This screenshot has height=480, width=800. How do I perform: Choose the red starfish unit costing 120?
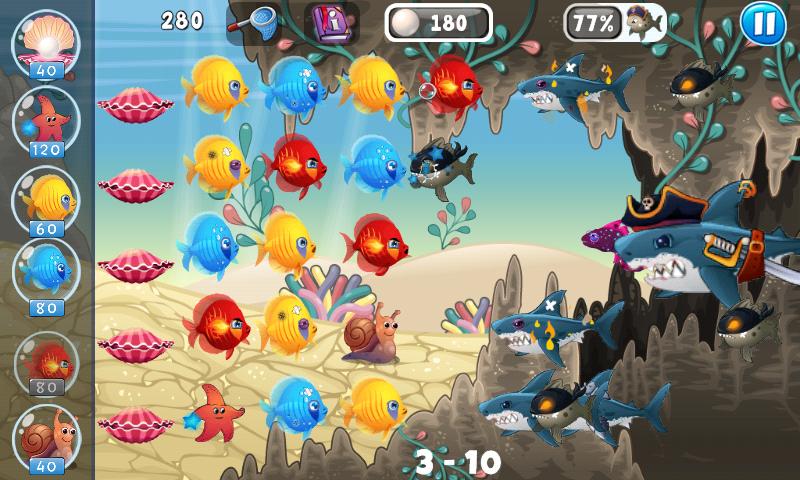(x=46, y=120)
